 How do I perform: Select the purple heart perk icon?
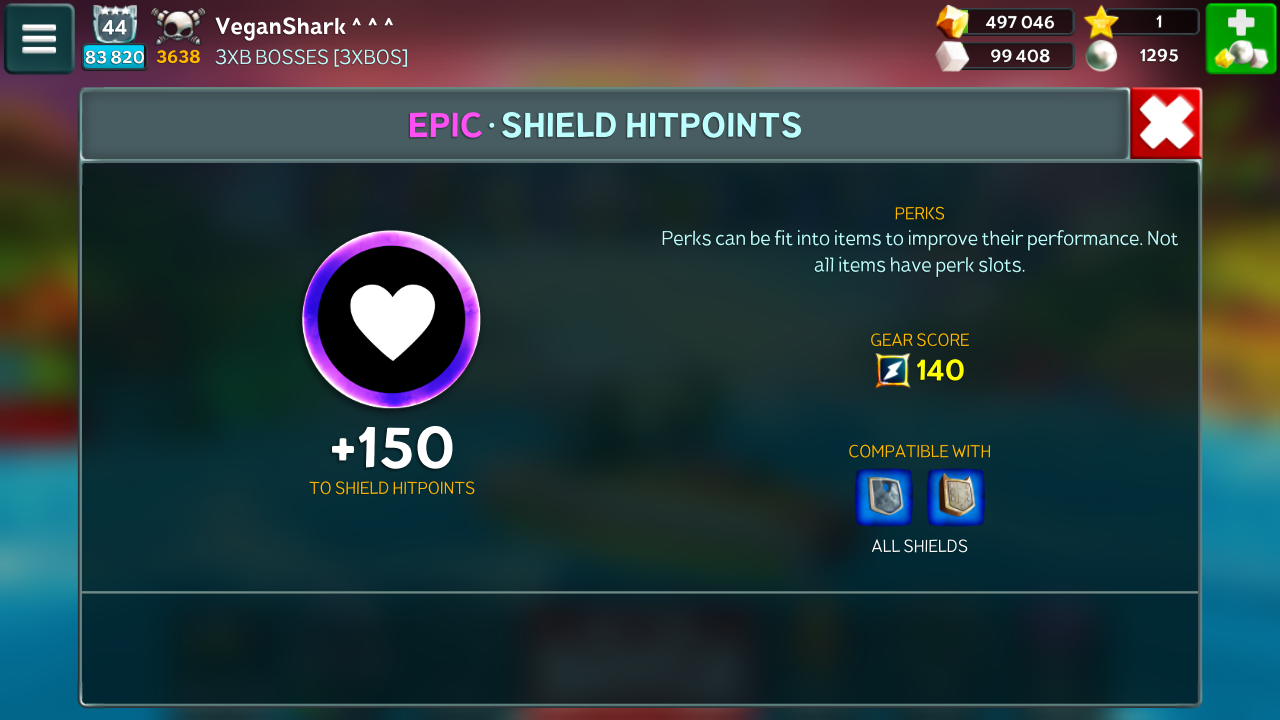pyautogui.click(x=391, y=319)
